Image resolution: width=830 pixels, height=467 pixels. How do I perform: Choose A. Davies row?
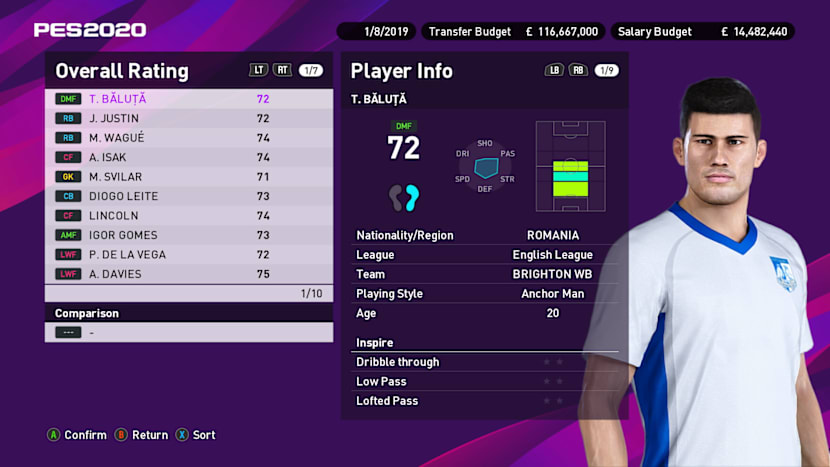click(x=189, y=274)
